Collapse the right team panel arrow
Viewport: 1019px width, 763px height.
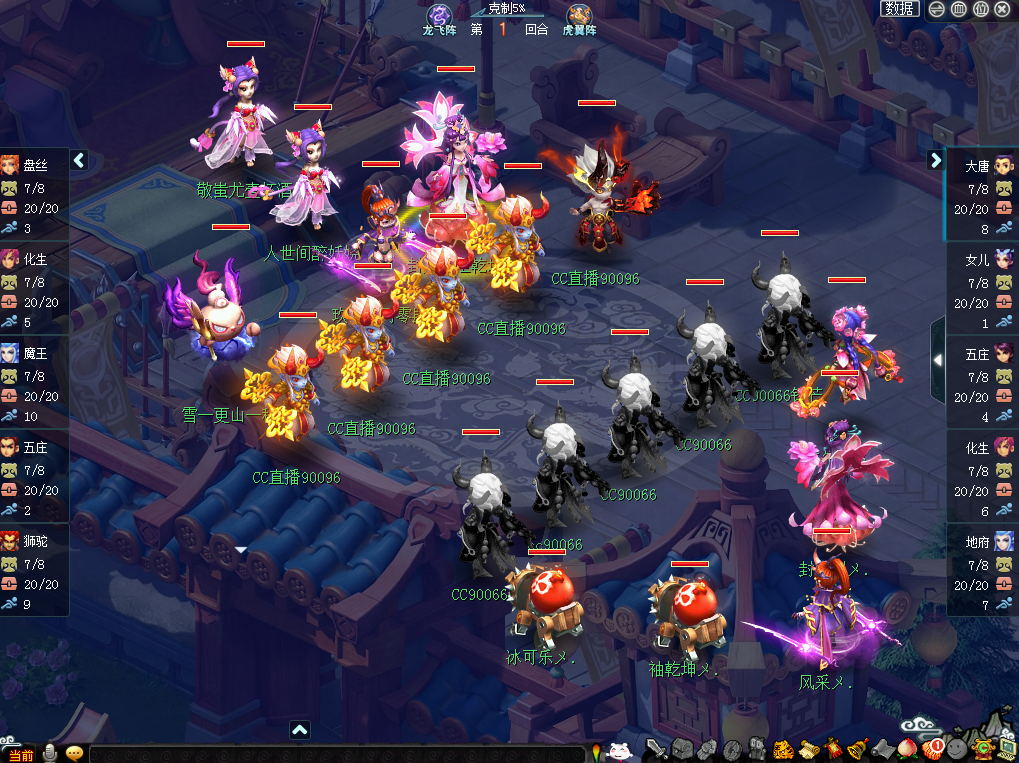click(936, 160)
